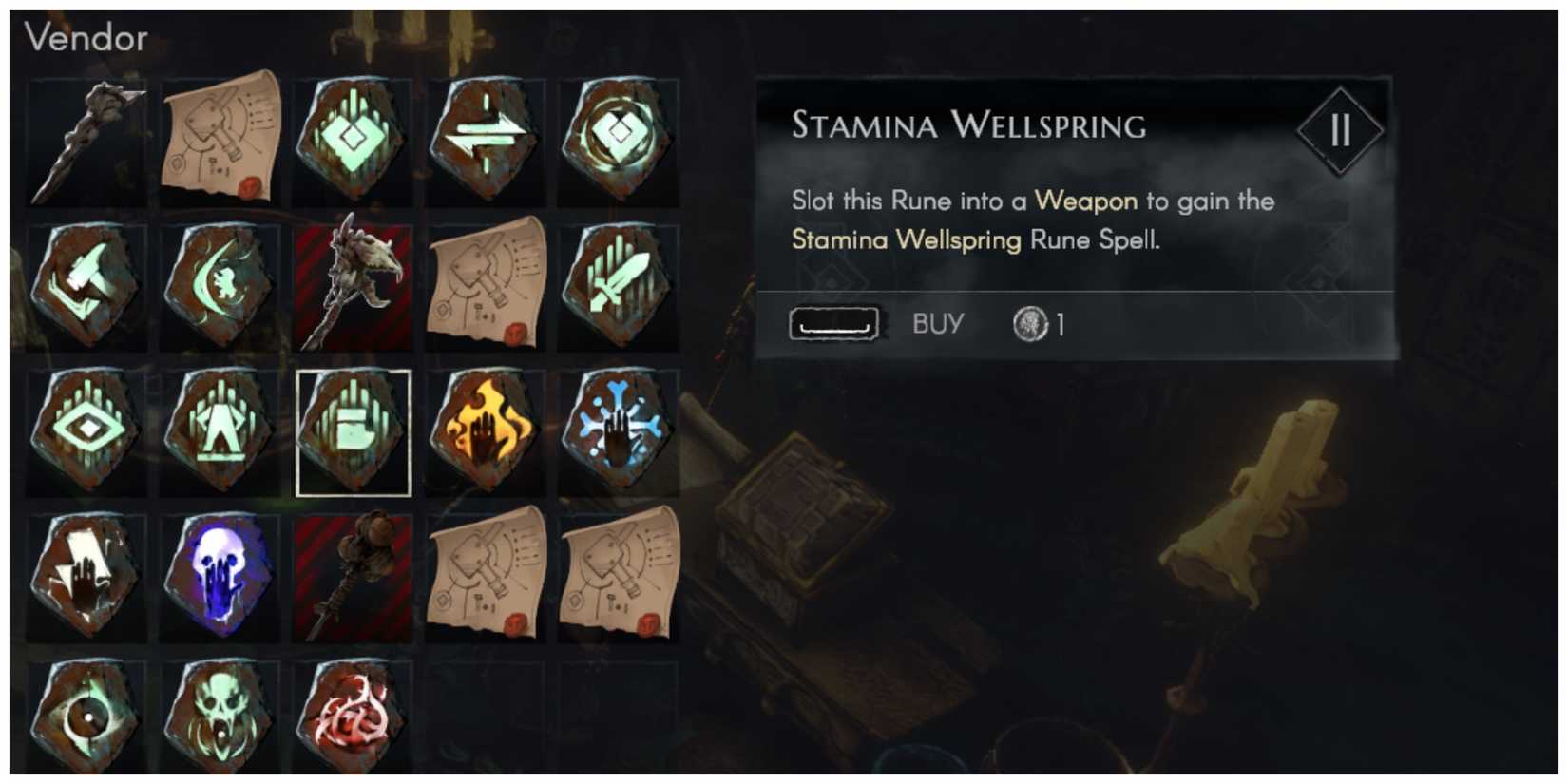This screenshot has height=784, width=1568.
Task: Pick the bone staff weapon in the first slot
Action: (x=87, y=143)
